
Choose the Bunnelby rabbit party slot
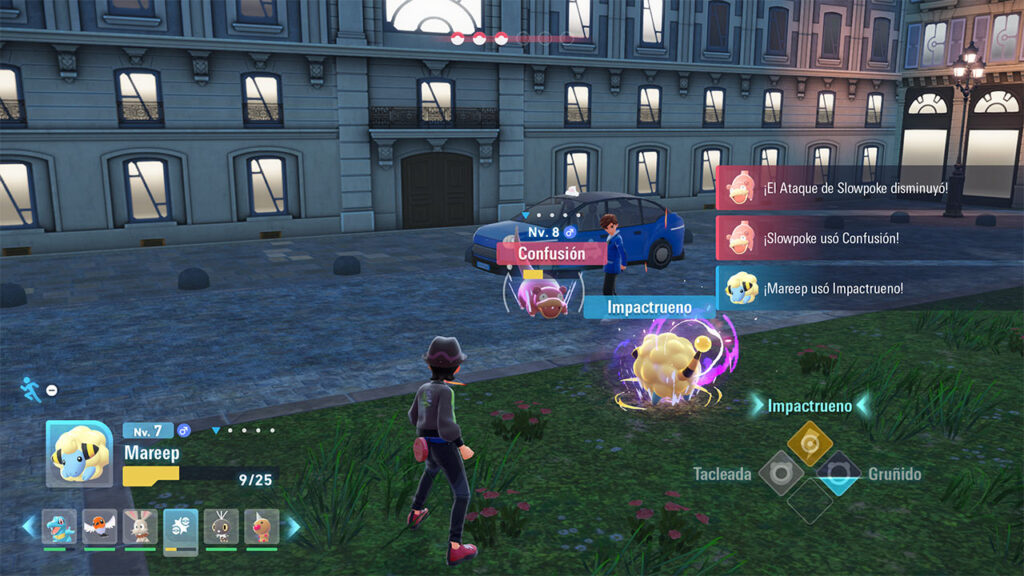click(140, 526)
